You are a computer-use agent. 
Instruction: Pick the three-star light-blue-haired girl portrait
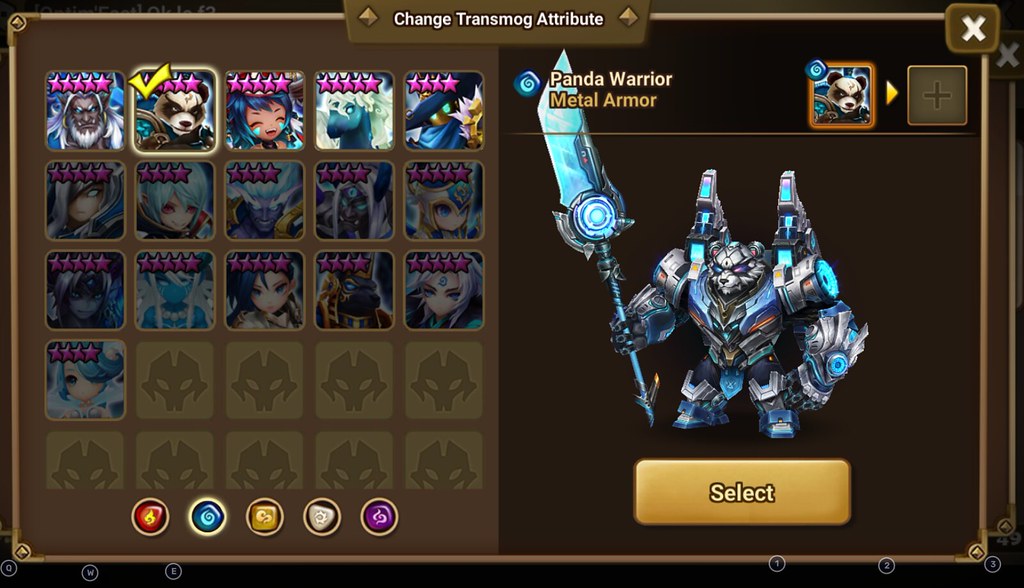[85, 380]
